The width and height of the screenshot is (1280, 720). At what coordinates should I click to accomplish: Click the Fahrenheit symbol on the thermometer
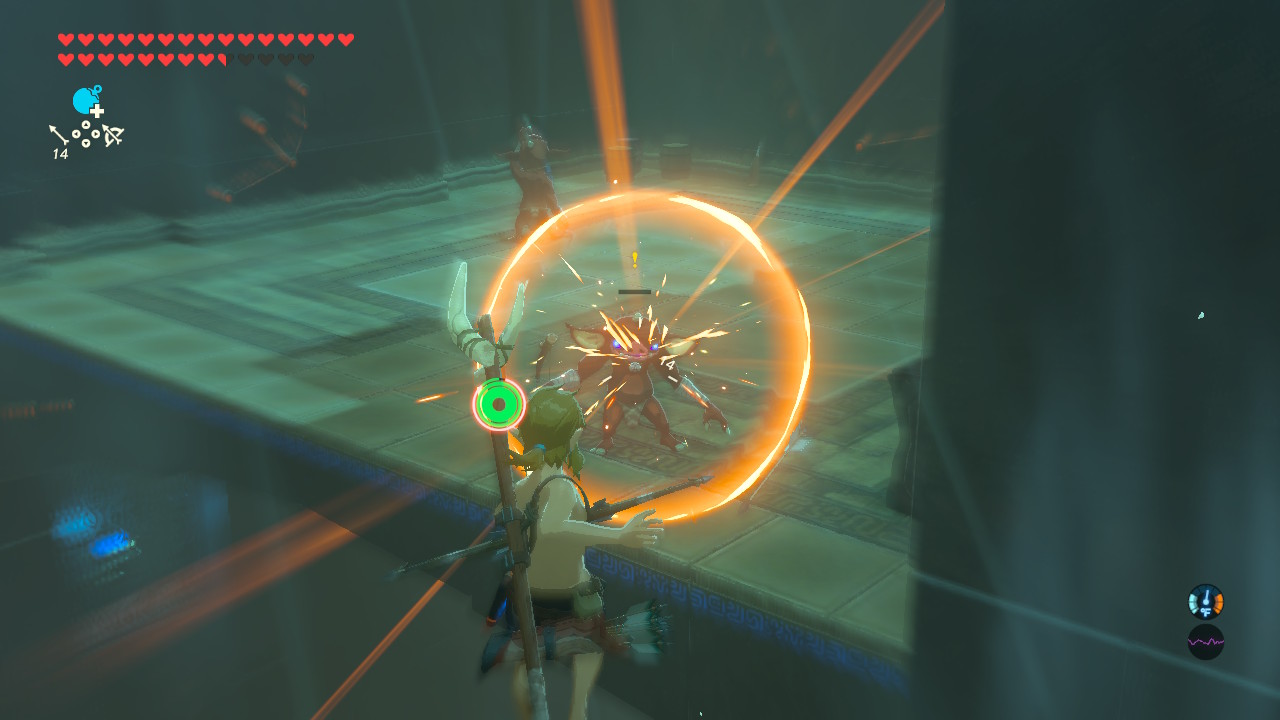(x=1206, y=611)
